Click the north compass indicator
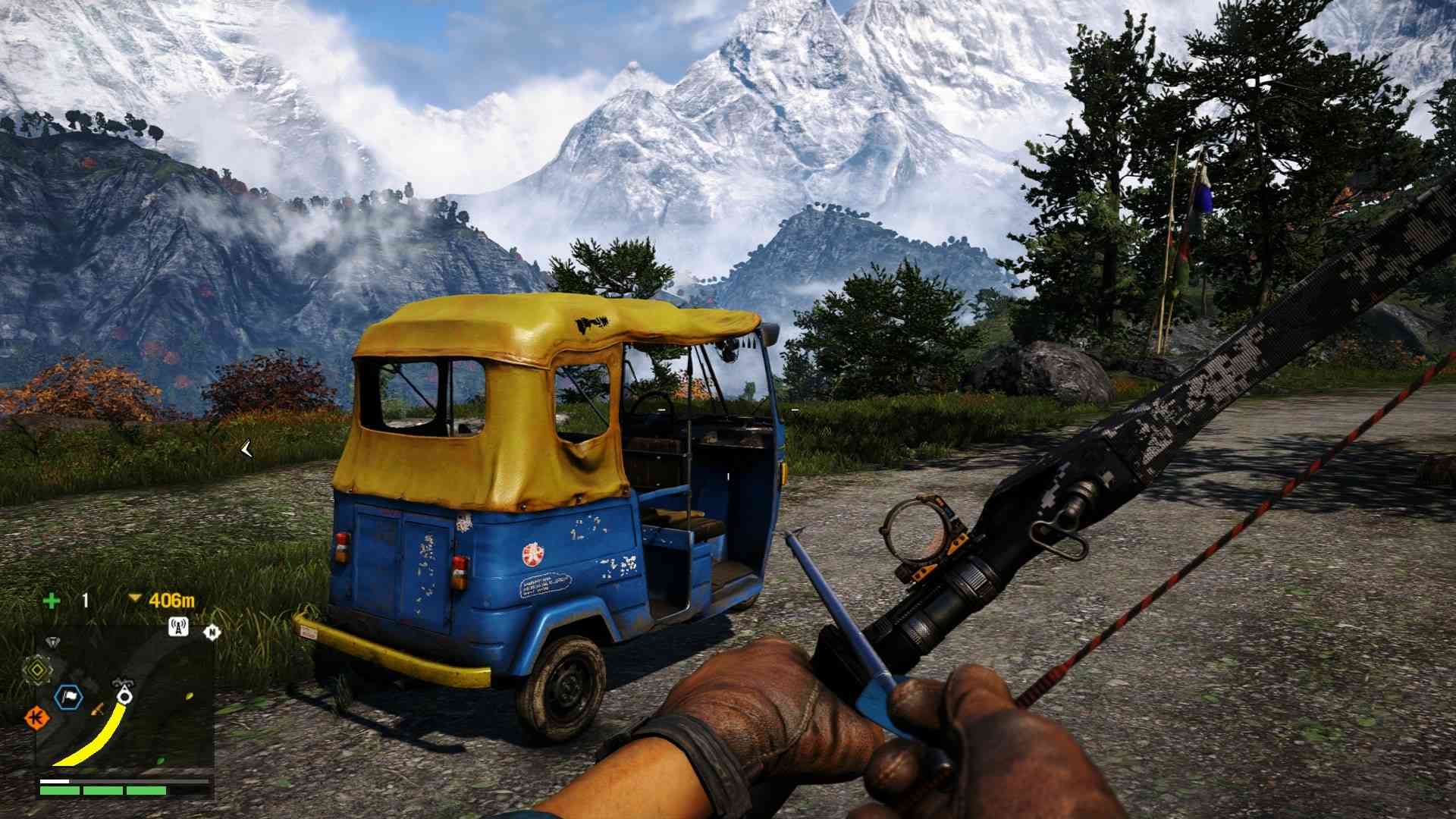Viewport: 1456px width, 819px height. pyautogui.click(x=212, y=631)
